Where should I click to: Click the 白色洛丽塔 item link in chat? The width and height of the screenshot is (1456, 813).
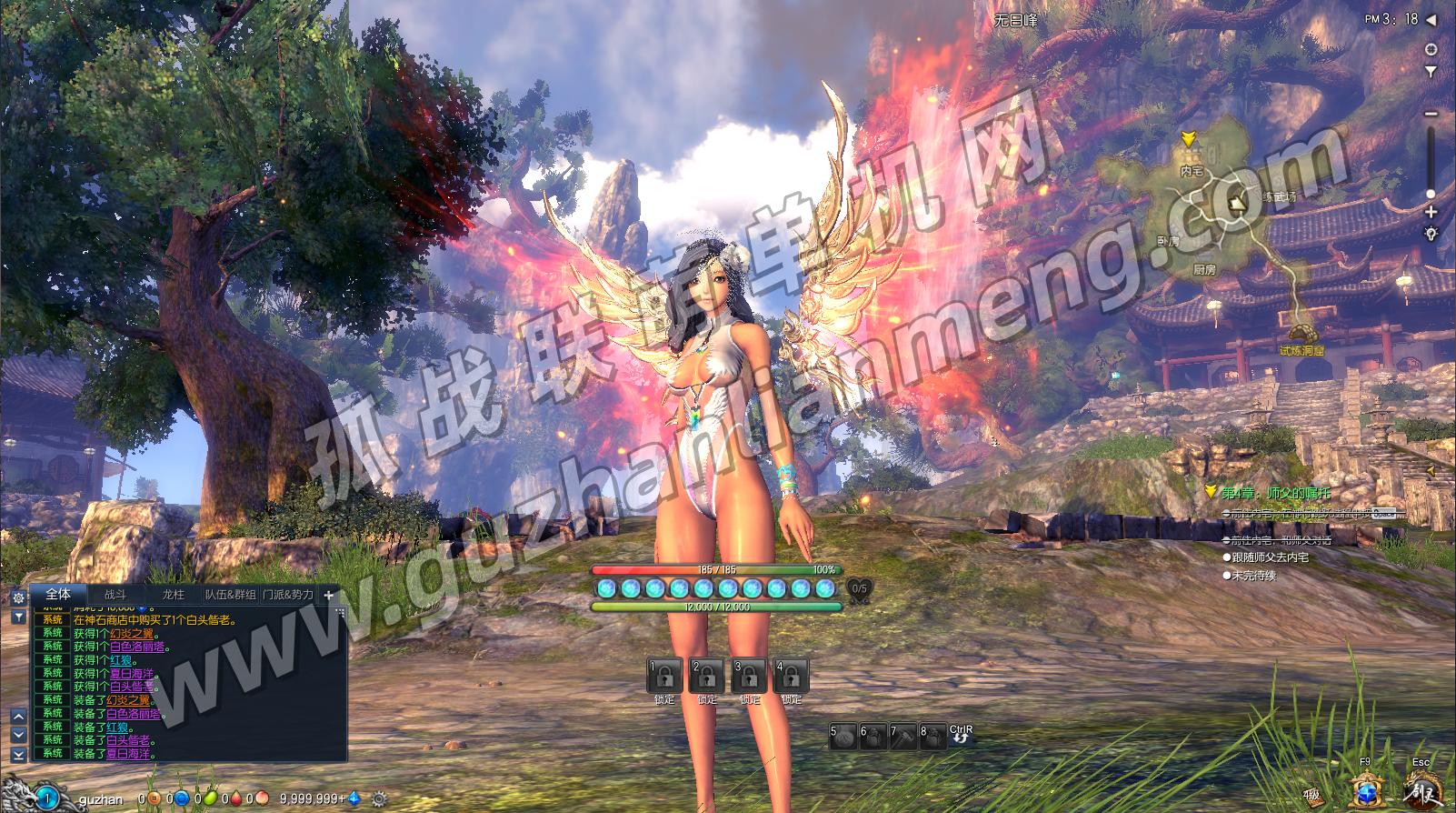point(137,647)
